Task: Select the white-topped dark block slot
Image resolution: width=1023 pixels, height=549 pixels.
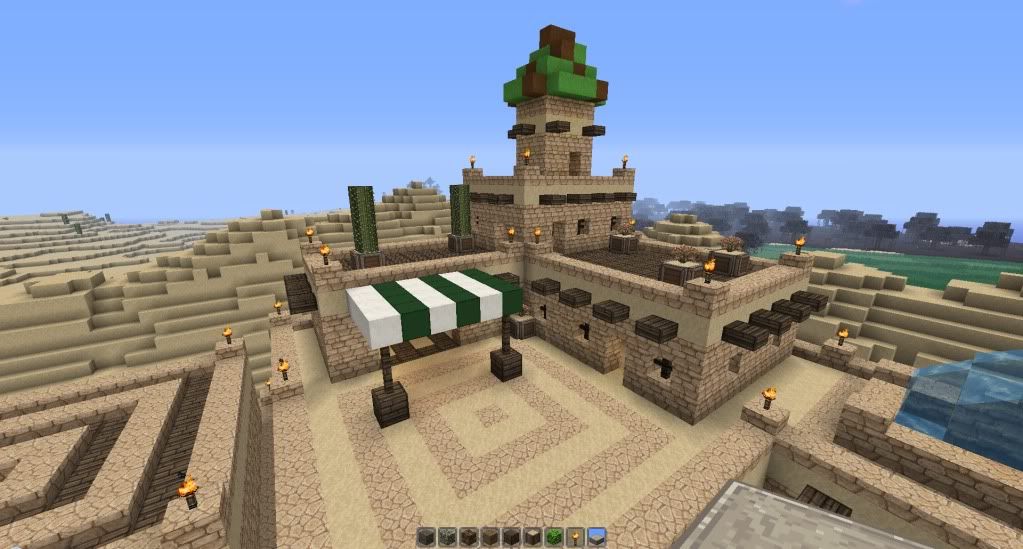Action: 533,537
